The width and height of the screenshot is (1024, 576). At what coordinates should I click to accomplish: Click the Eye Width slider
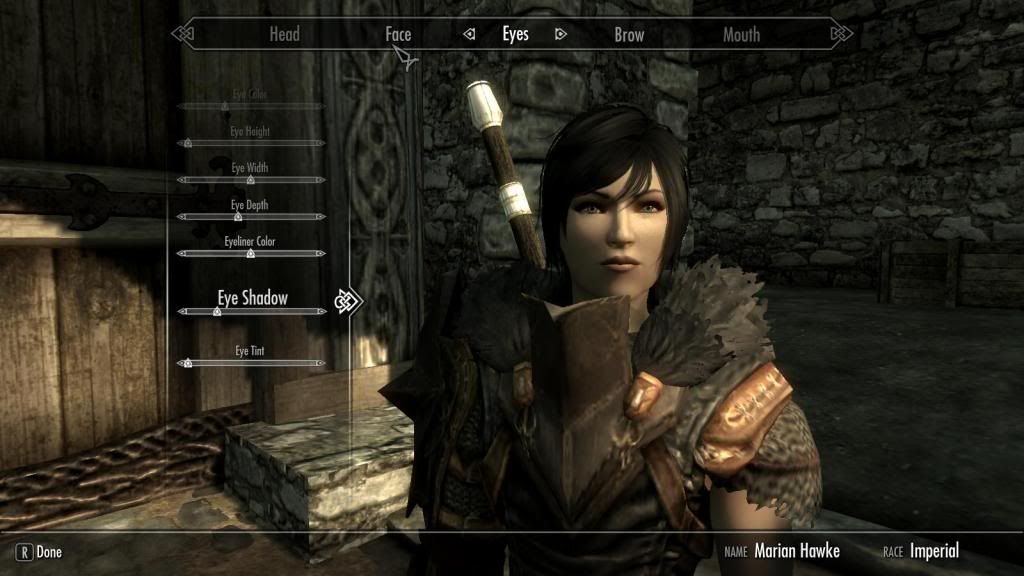[x=251, y=180]
